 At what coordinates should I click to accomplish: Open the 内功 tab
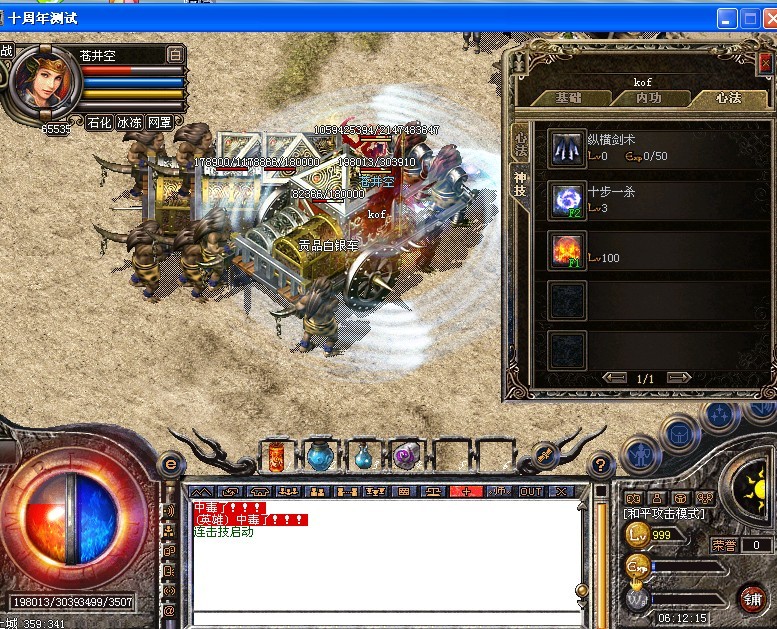[649, 98]
